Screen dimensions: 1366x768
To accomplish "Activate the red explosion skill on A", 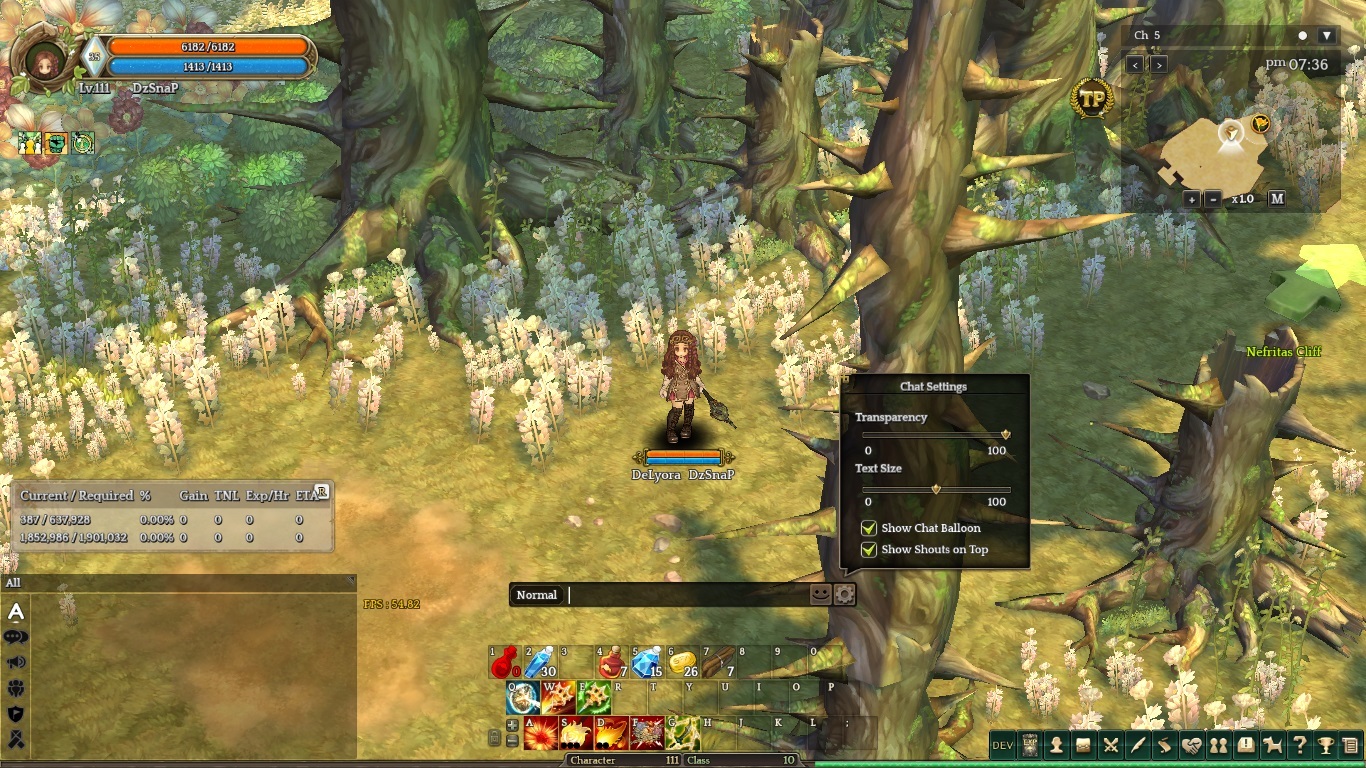I will tap(541, 733).
